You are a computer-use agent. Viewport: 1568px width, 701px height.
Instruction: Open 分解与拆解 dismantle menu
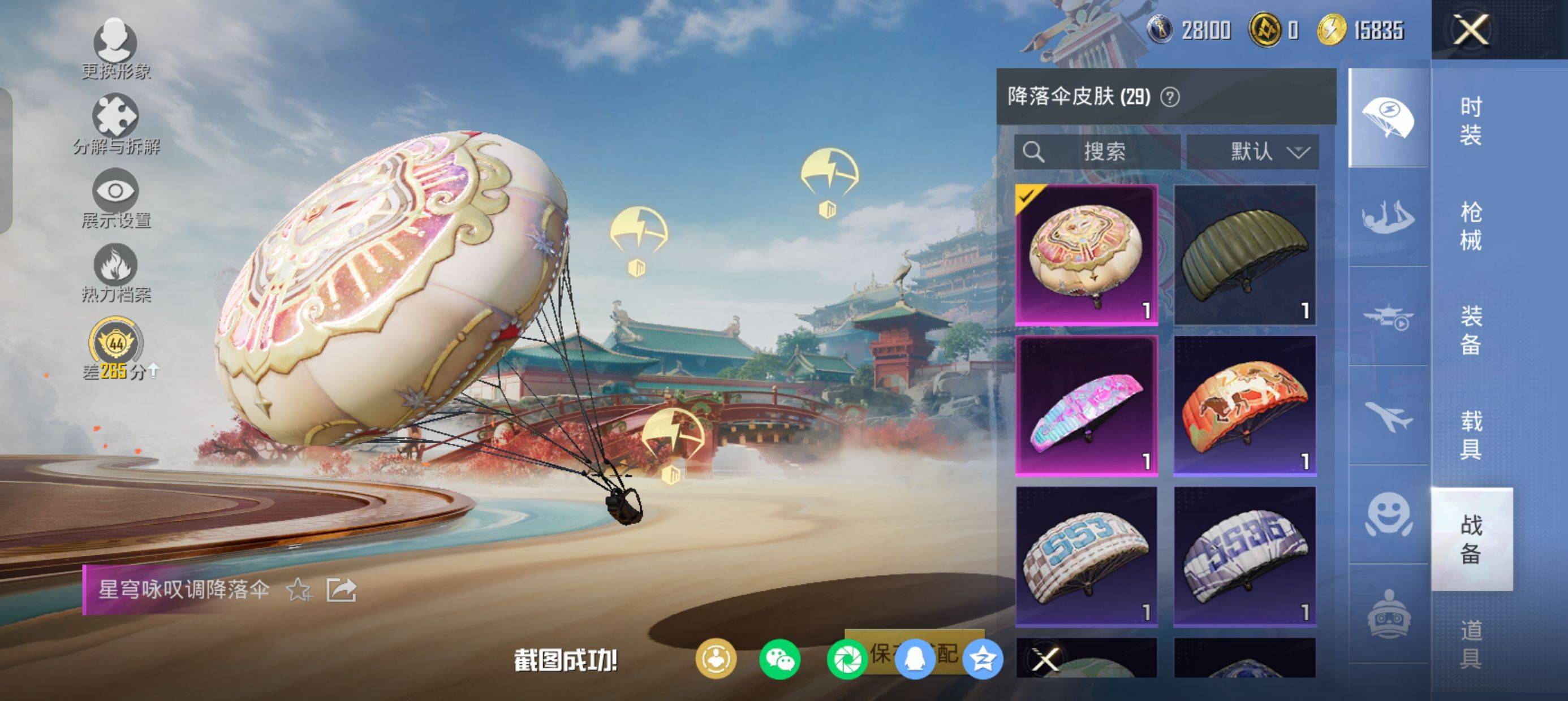(115, 125)
